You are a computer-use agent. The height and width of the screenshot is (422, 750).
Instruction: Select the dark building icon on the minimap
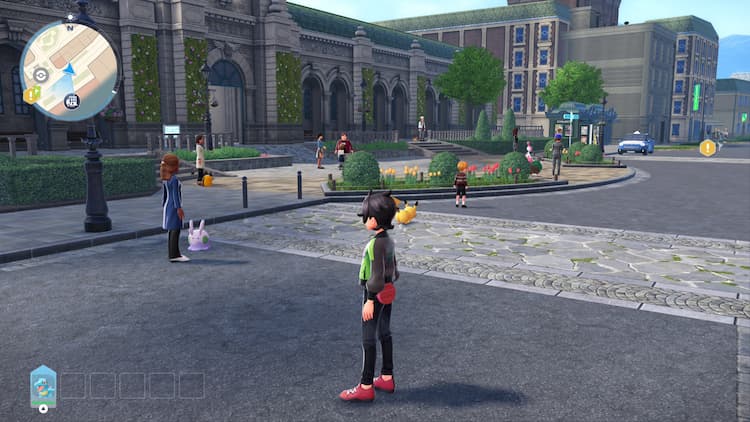pos(72,100)
